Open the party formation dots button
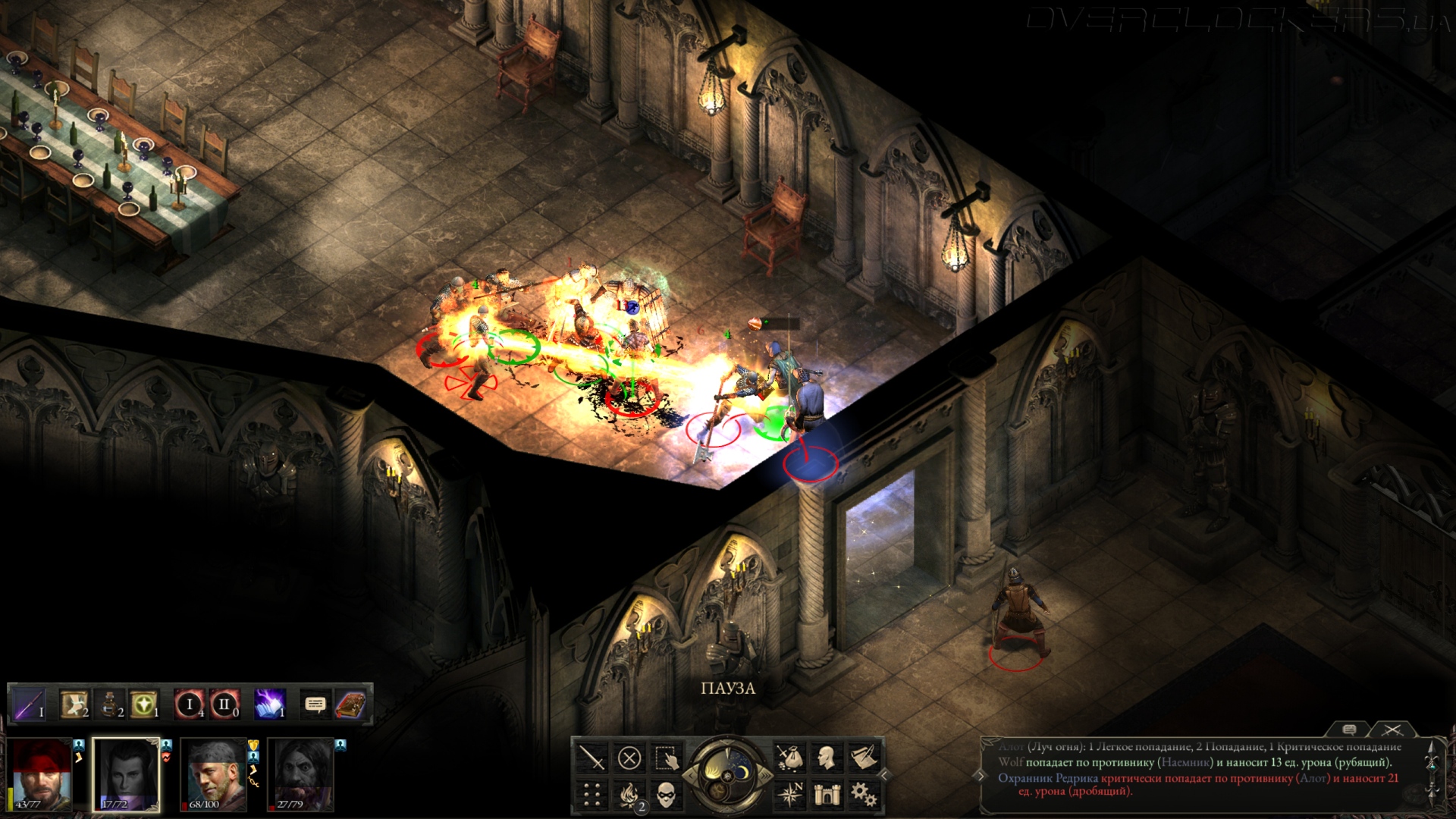The image size is (1456, 819). point(591,795)
